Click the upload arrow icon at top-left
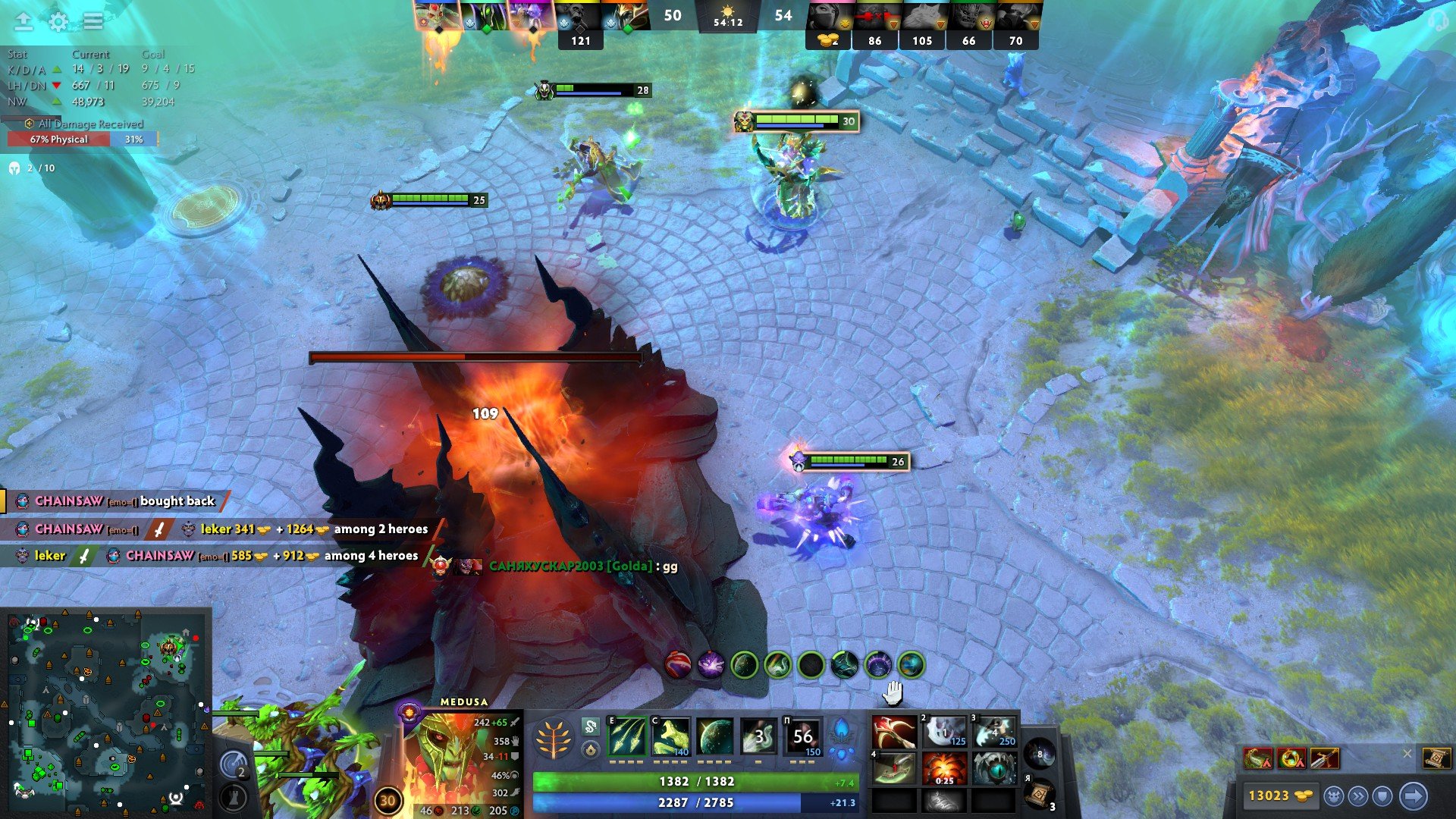Viewport: 1456px width, 819px height. pyautogui.click(x=24, y=21)
